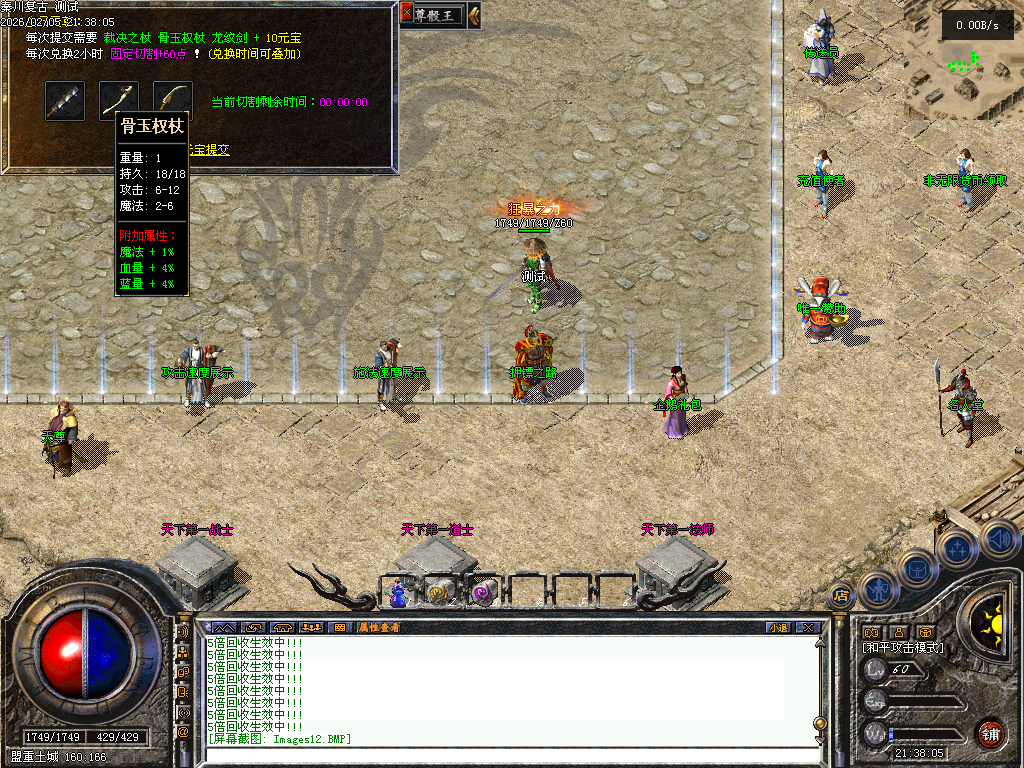Image resolution: width=1024 pixels, height=768 pixels.
Task: Click the 小退 logout button
Action: tap(778, 627)
